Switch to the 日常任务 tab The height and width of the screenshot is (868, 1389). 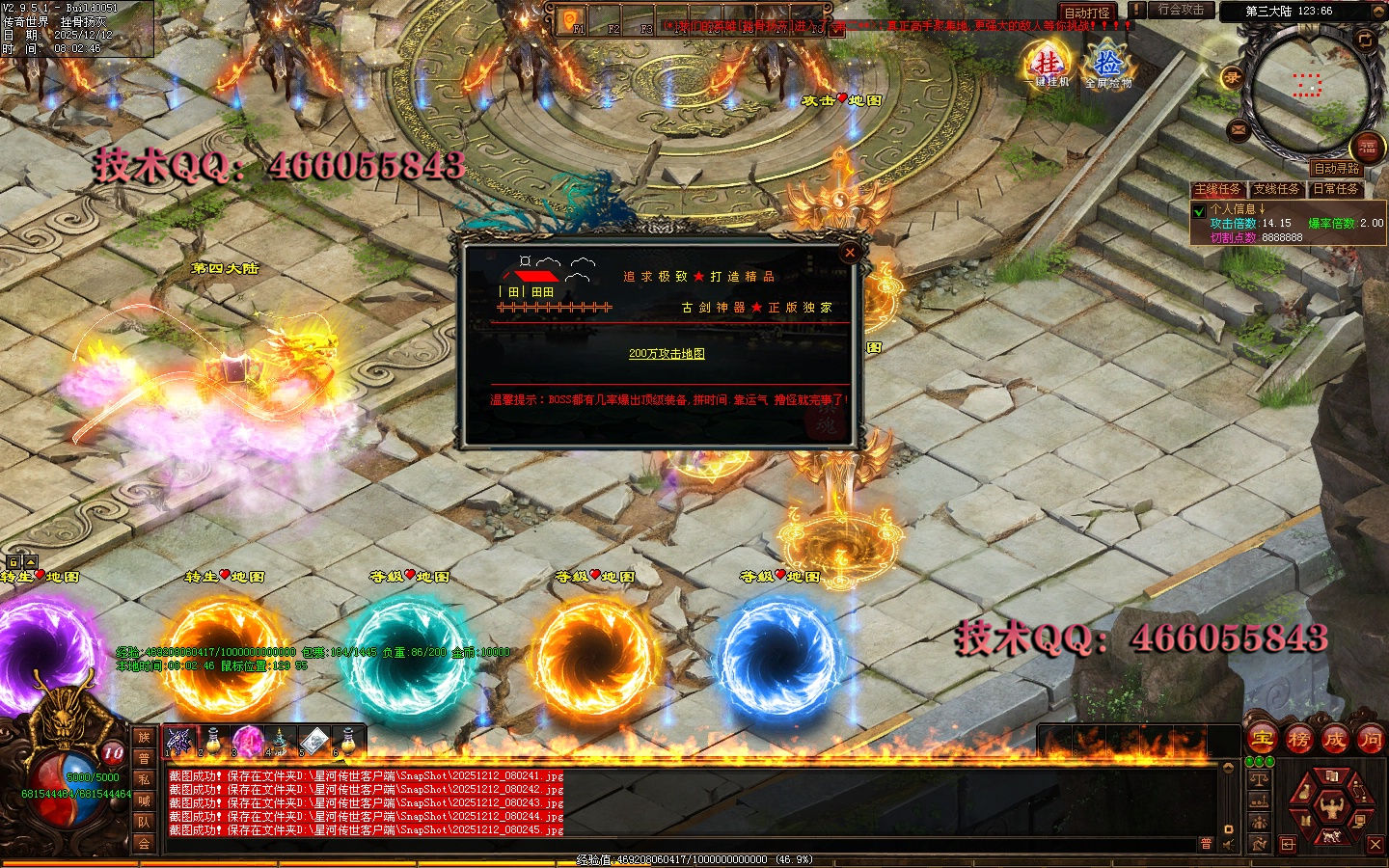1336,189
